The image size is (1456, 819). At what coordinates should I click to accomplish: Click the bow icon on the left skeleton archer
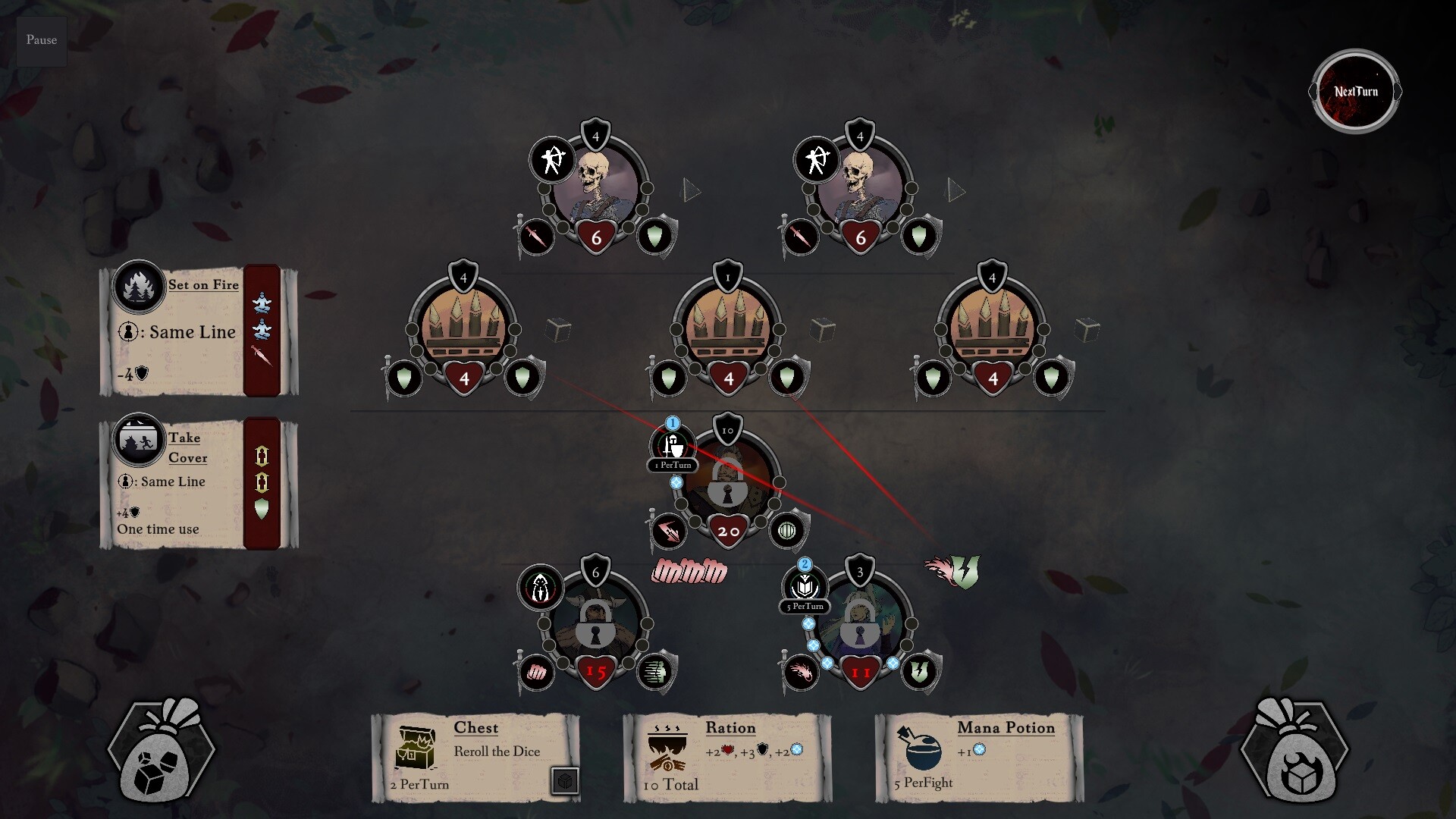[x=553, y=161]
